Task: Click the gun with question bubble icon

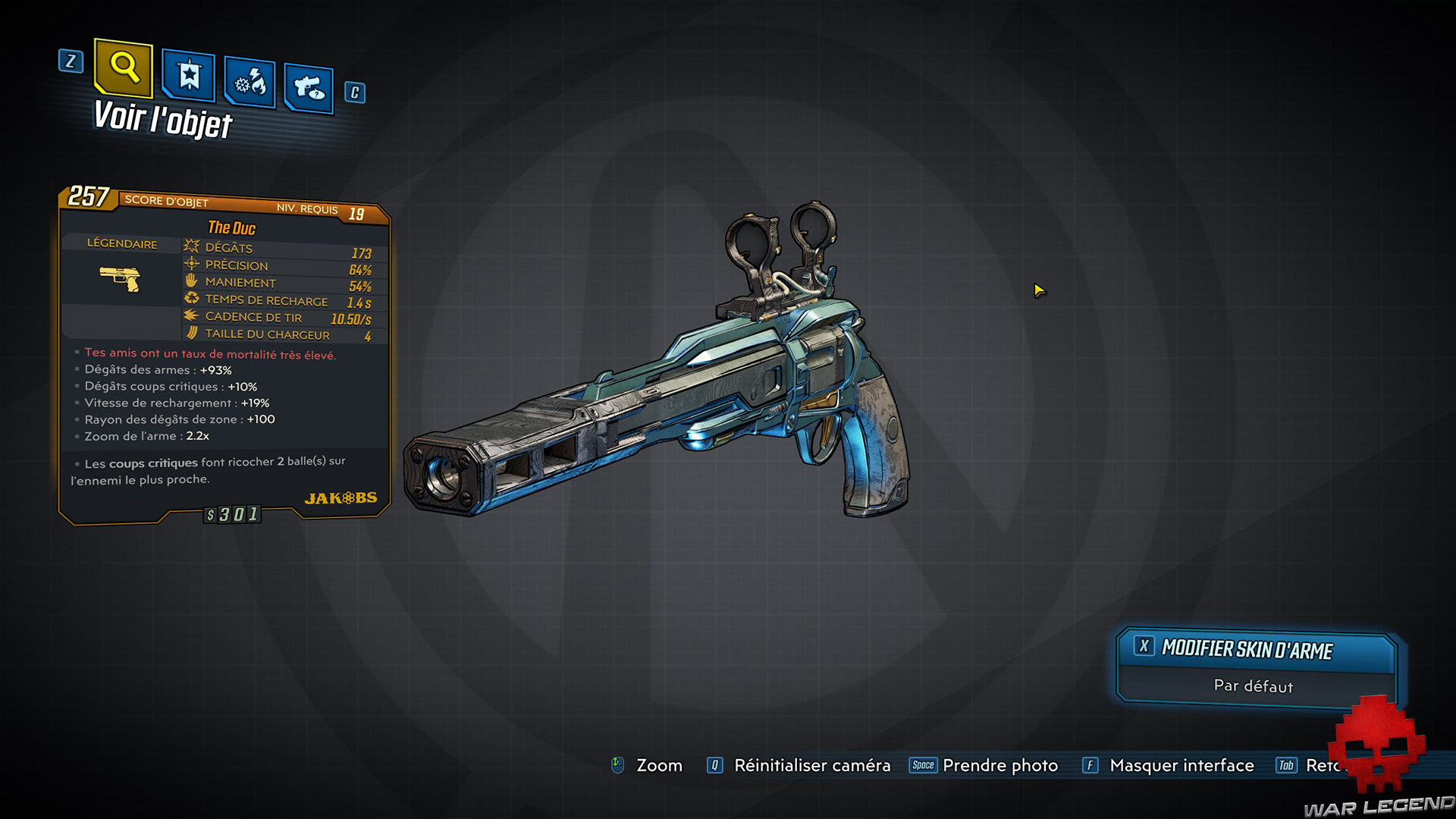Action: point(309,88)
